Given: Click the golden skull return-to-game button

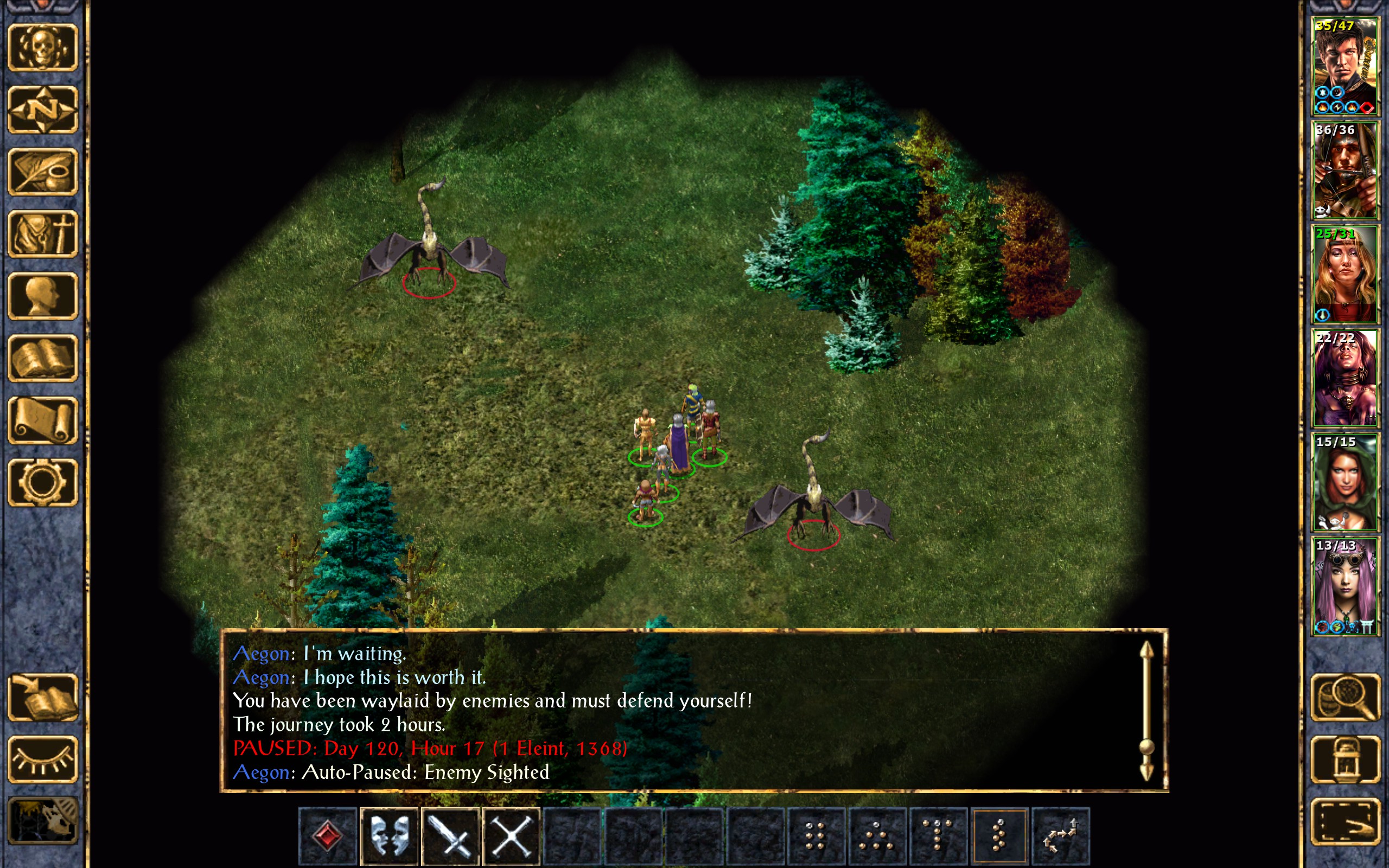Looking at the screenshot, I should tap(42, 48).
